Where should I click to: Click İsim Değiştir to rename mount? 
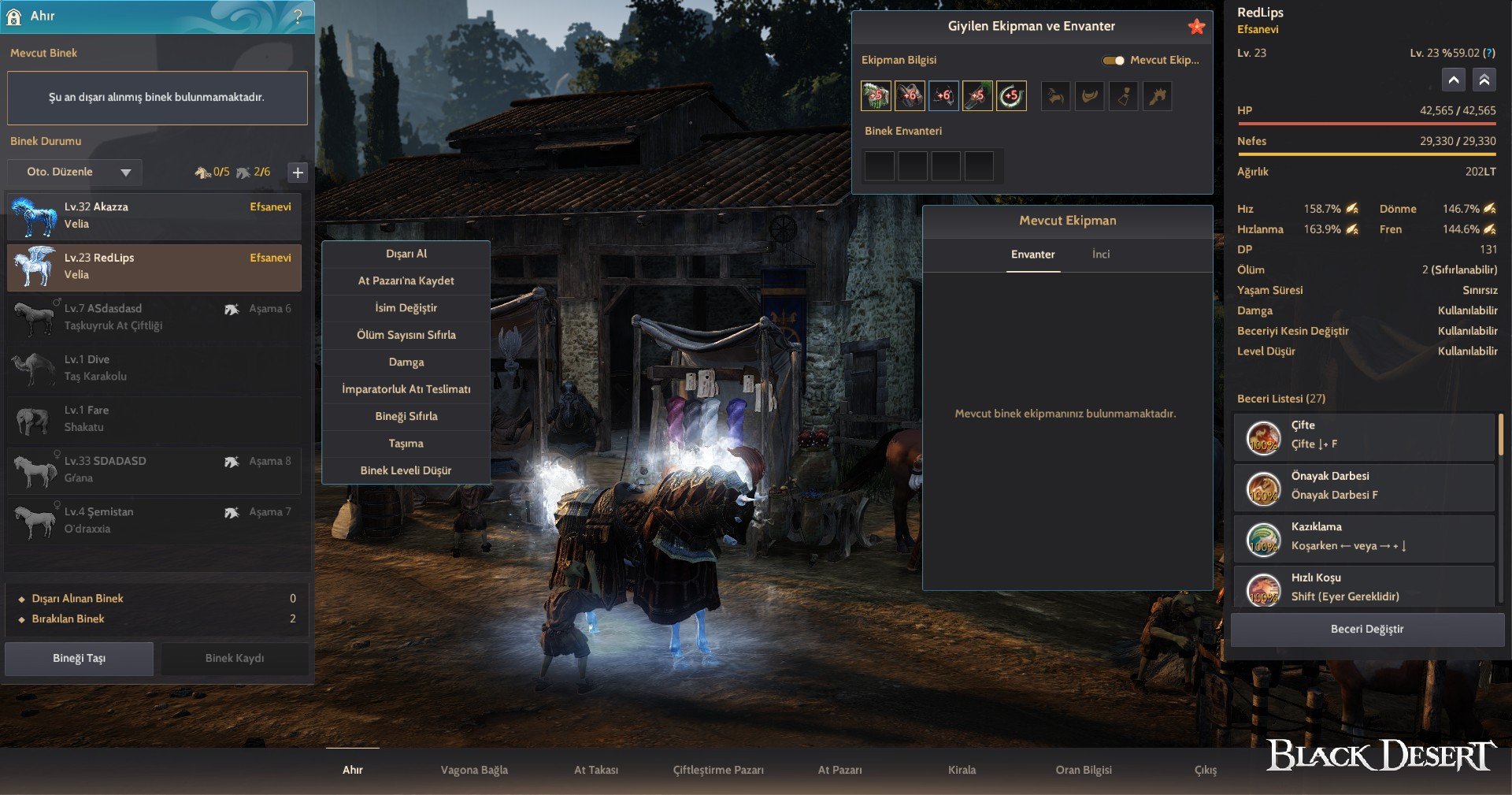pyautogui.click(x=406, y=308)
